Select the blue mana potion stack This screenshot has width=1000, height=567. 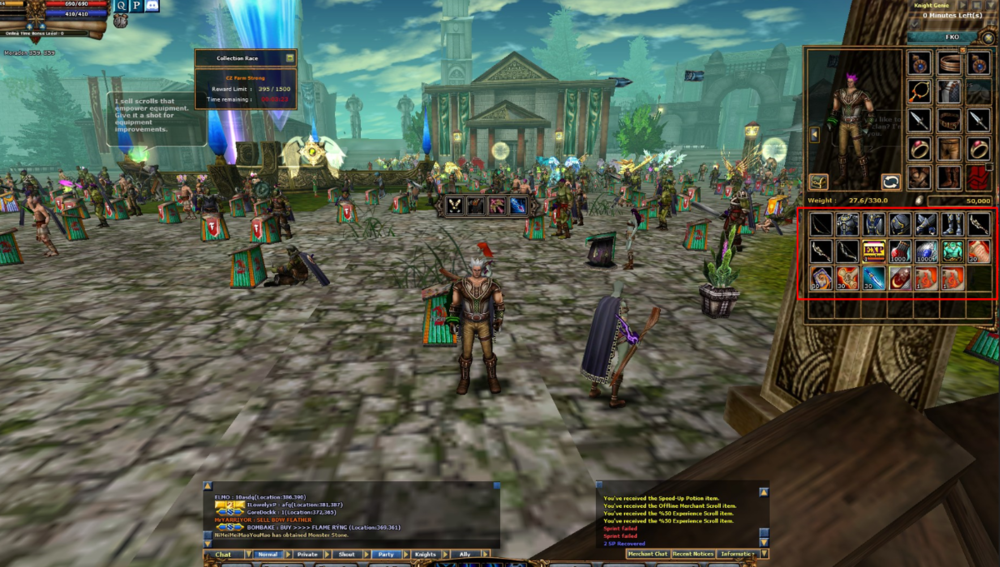[925, 251]
